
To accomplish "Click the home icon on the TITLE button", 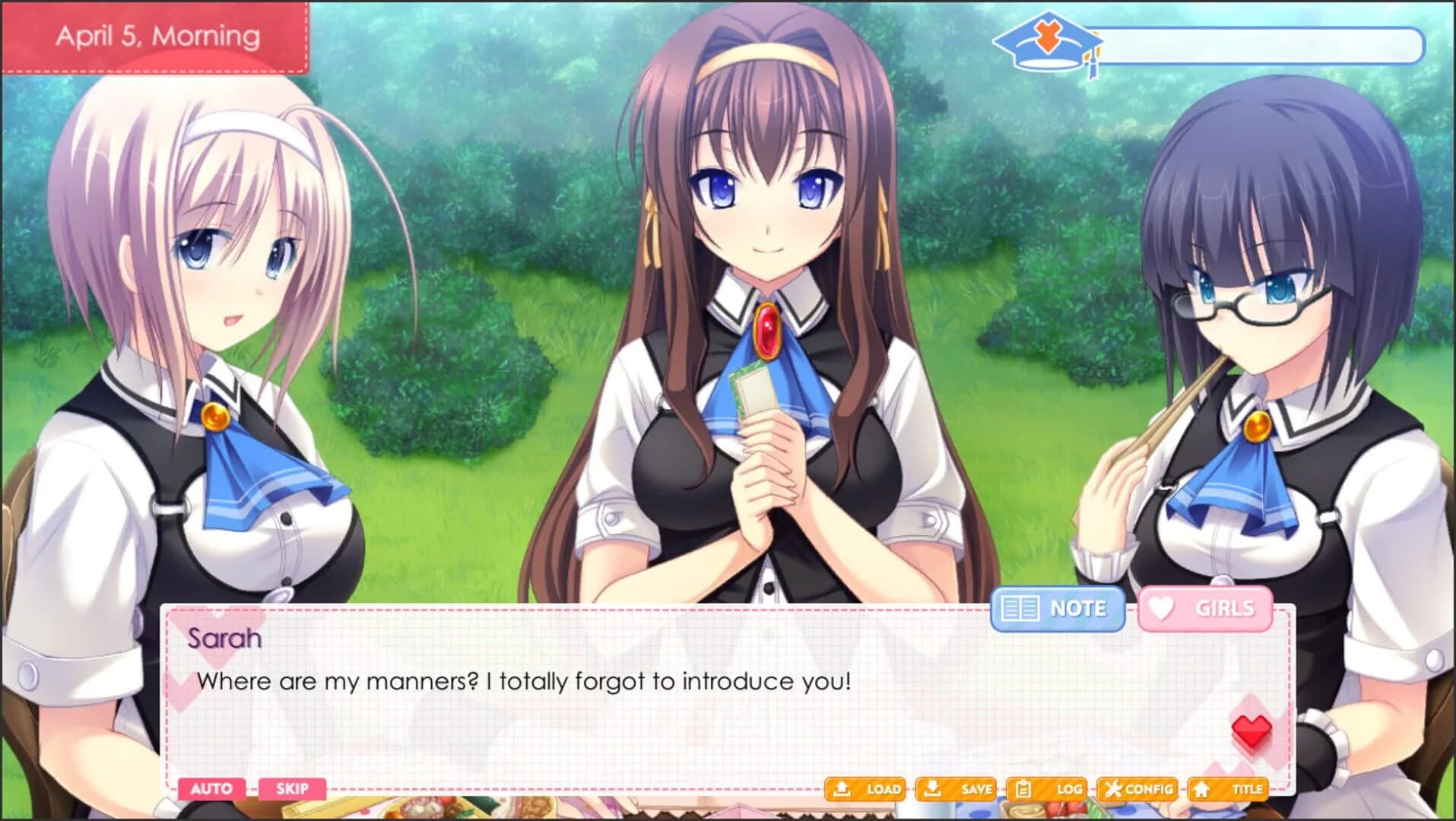I will (x=1201, y=789).
